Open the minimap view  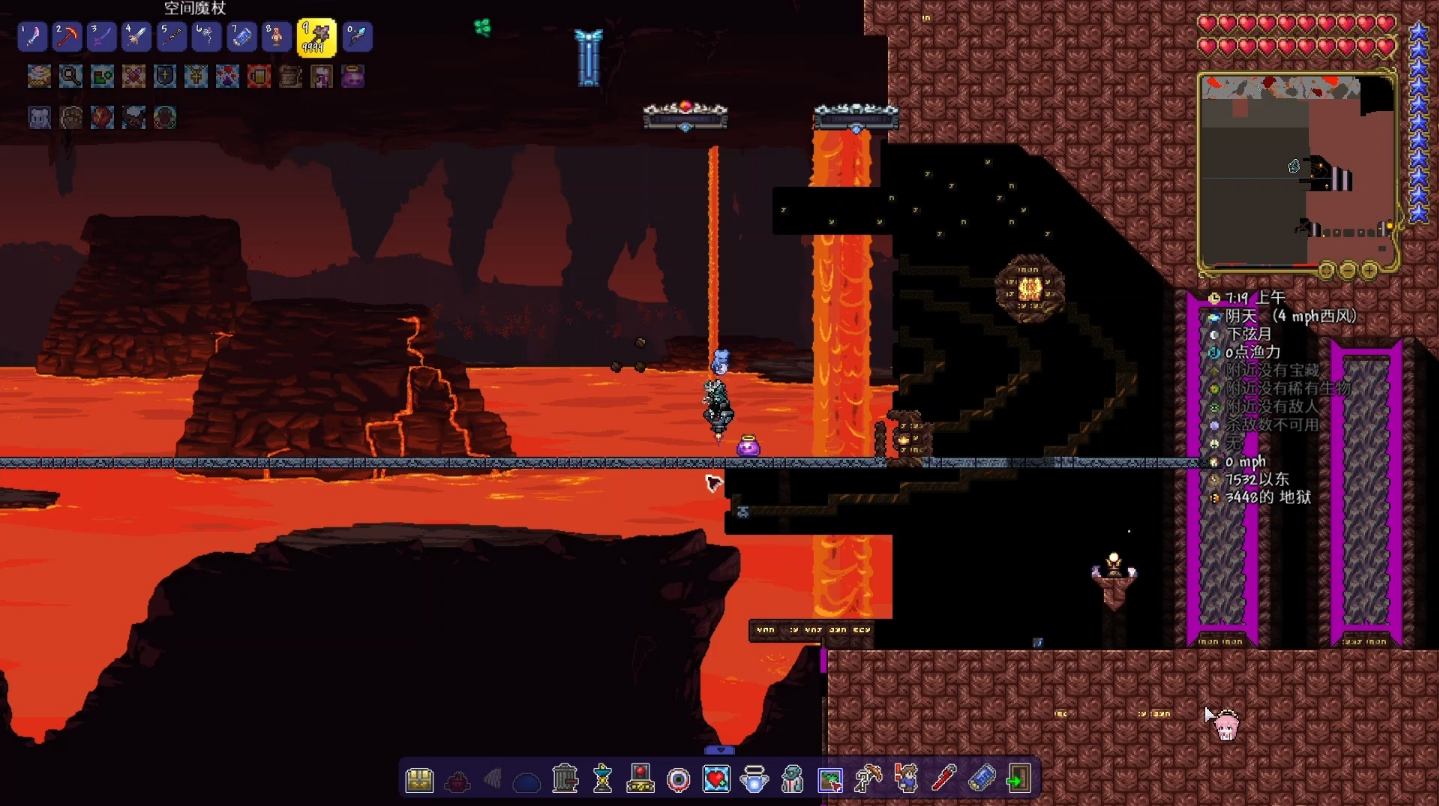click(1297, 172)
